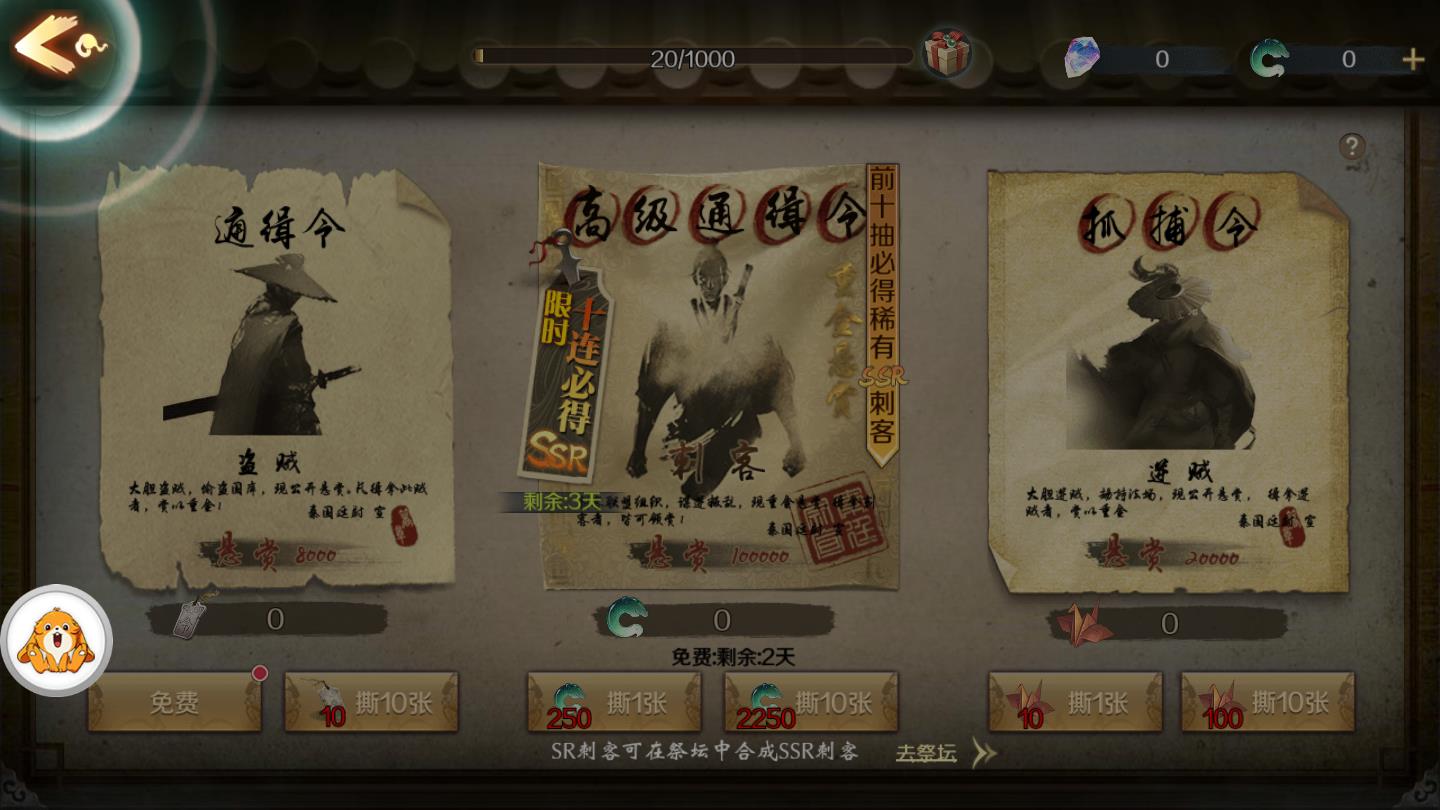The height and width of the screenshot is (810, 1440).
Task: Open the help question mark icon
Action: [1354, 147]
